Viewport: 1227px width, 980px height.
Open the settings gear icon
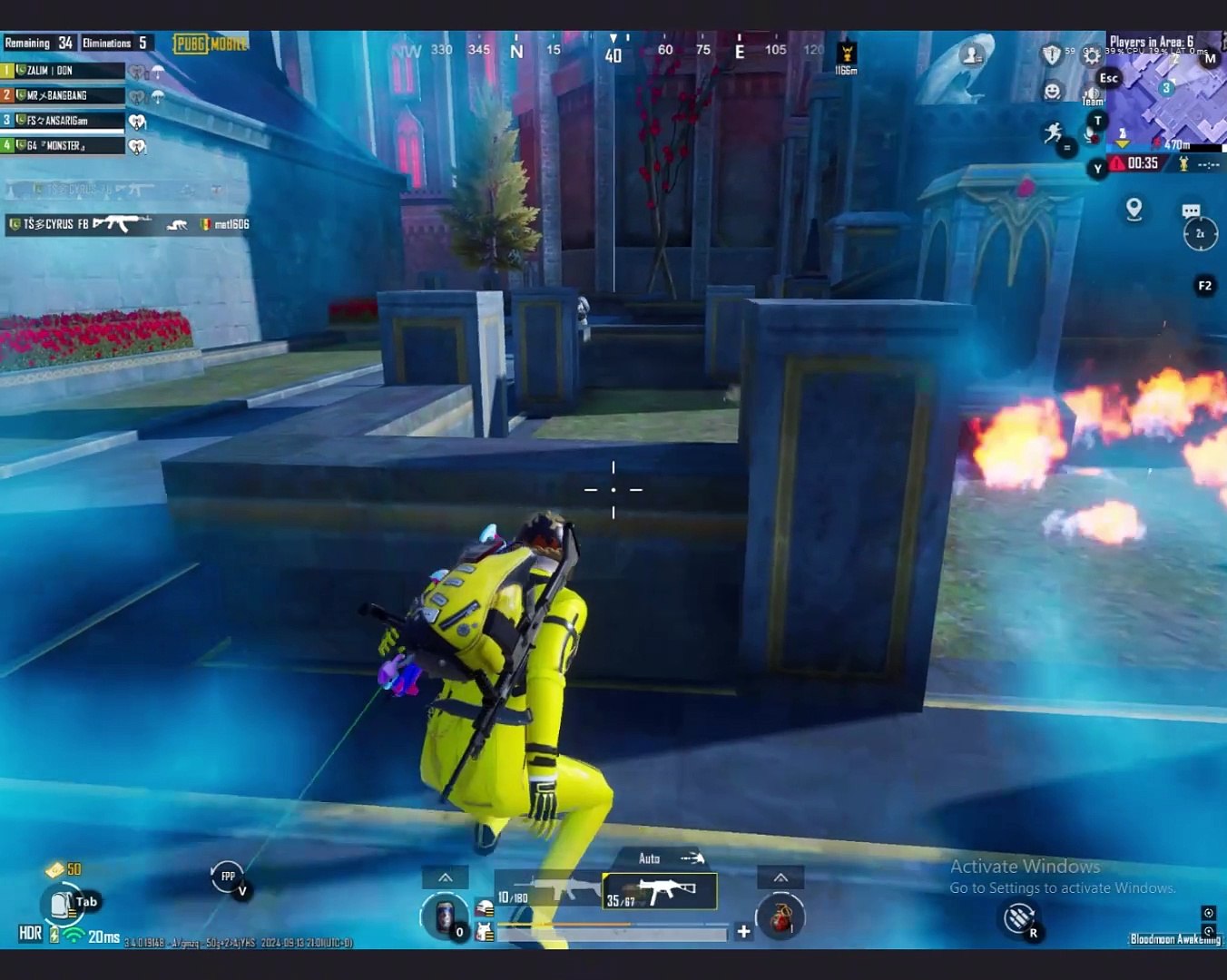click(x=1092, y=55)
